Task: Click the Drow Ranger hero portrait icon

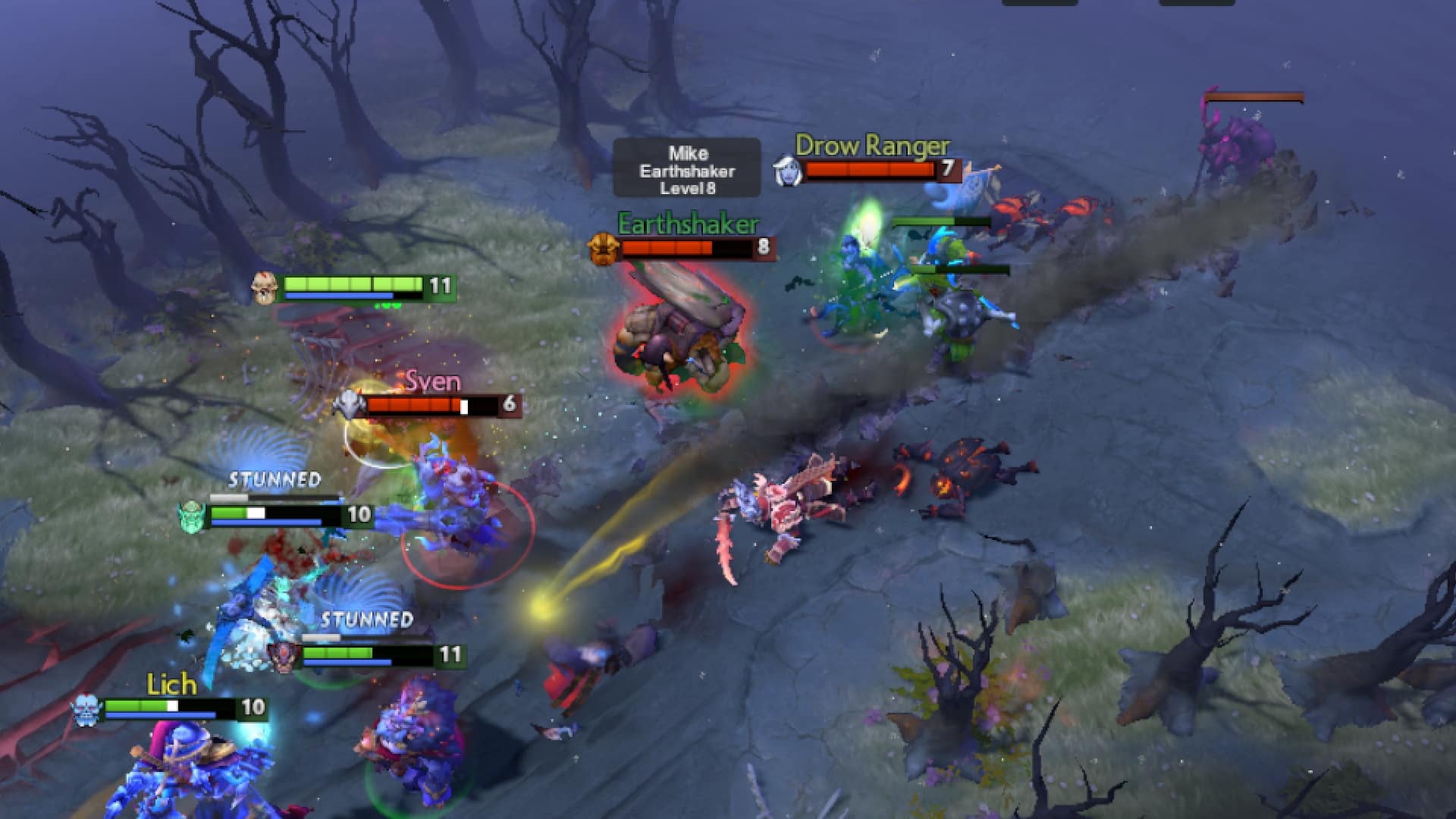Action: tap(787, 169)
